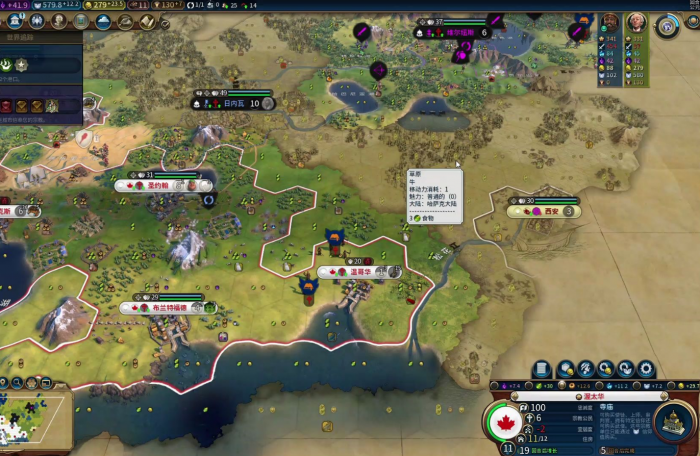Open the city details scroll button

tap(541, 370)
